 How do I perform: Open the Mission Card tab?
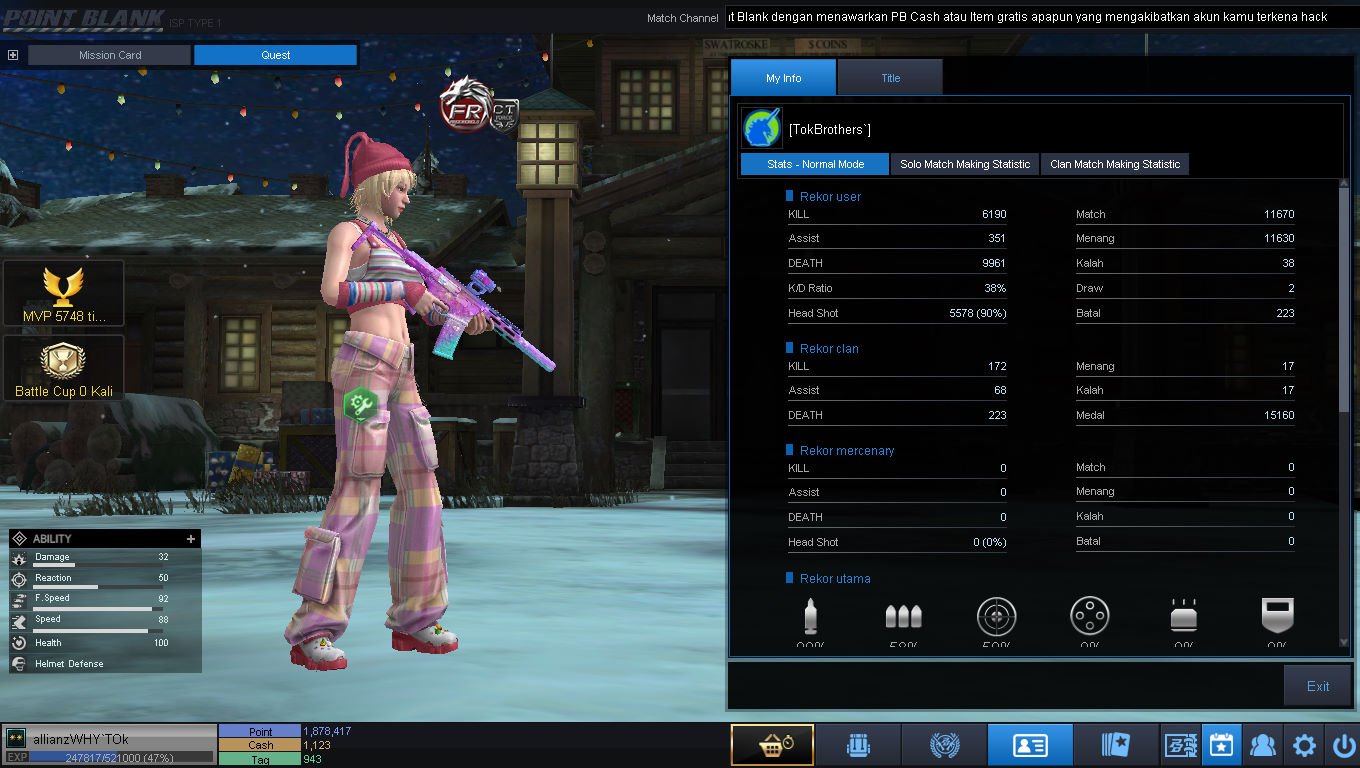[110, 55]
